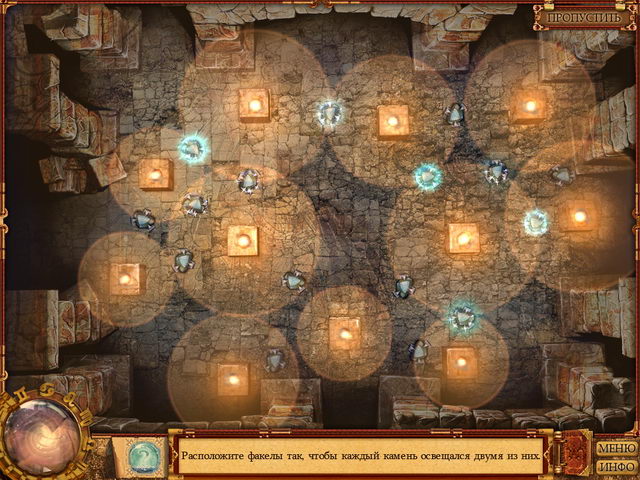Show puzzle ИНФО instructions
The width and height of the screenshot is (640, 480).
[616, 466]
